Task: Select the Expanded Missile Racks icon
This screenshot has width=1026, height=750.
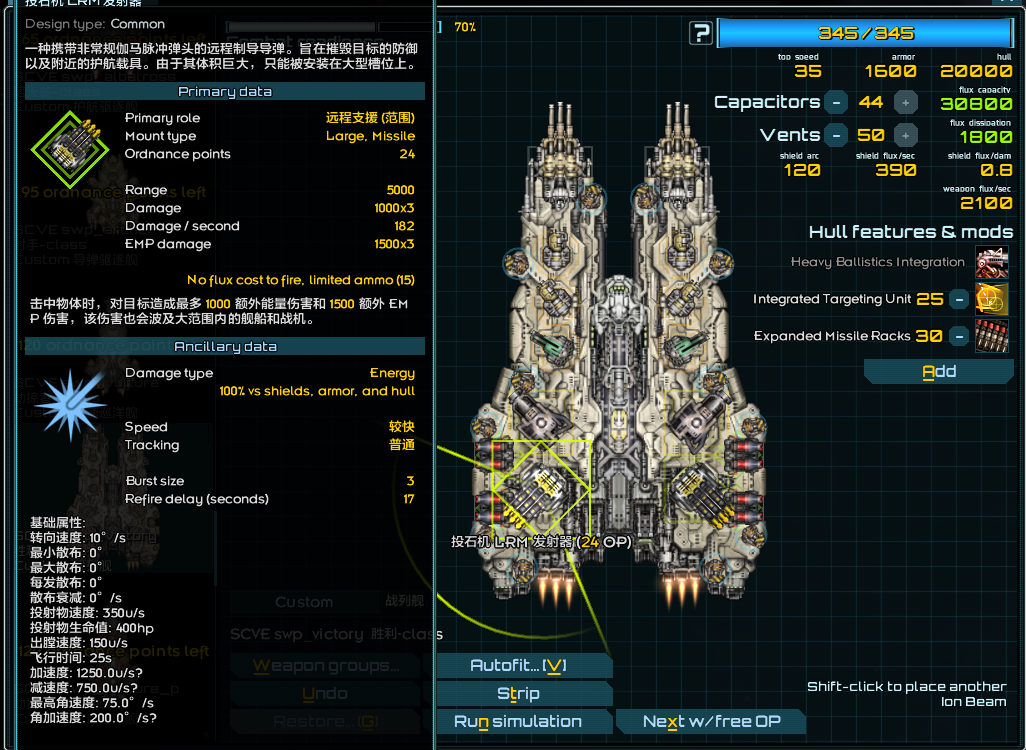Action: [991, 336]
